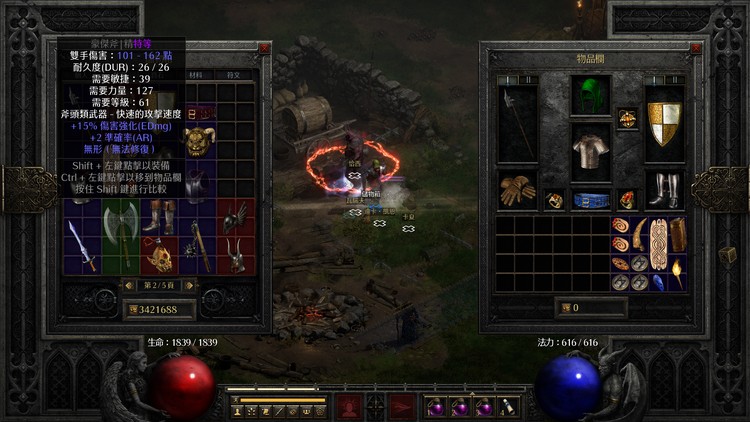Click the equipped blue belt
This screenshot has height=422, width=750.
pos(590,200)
